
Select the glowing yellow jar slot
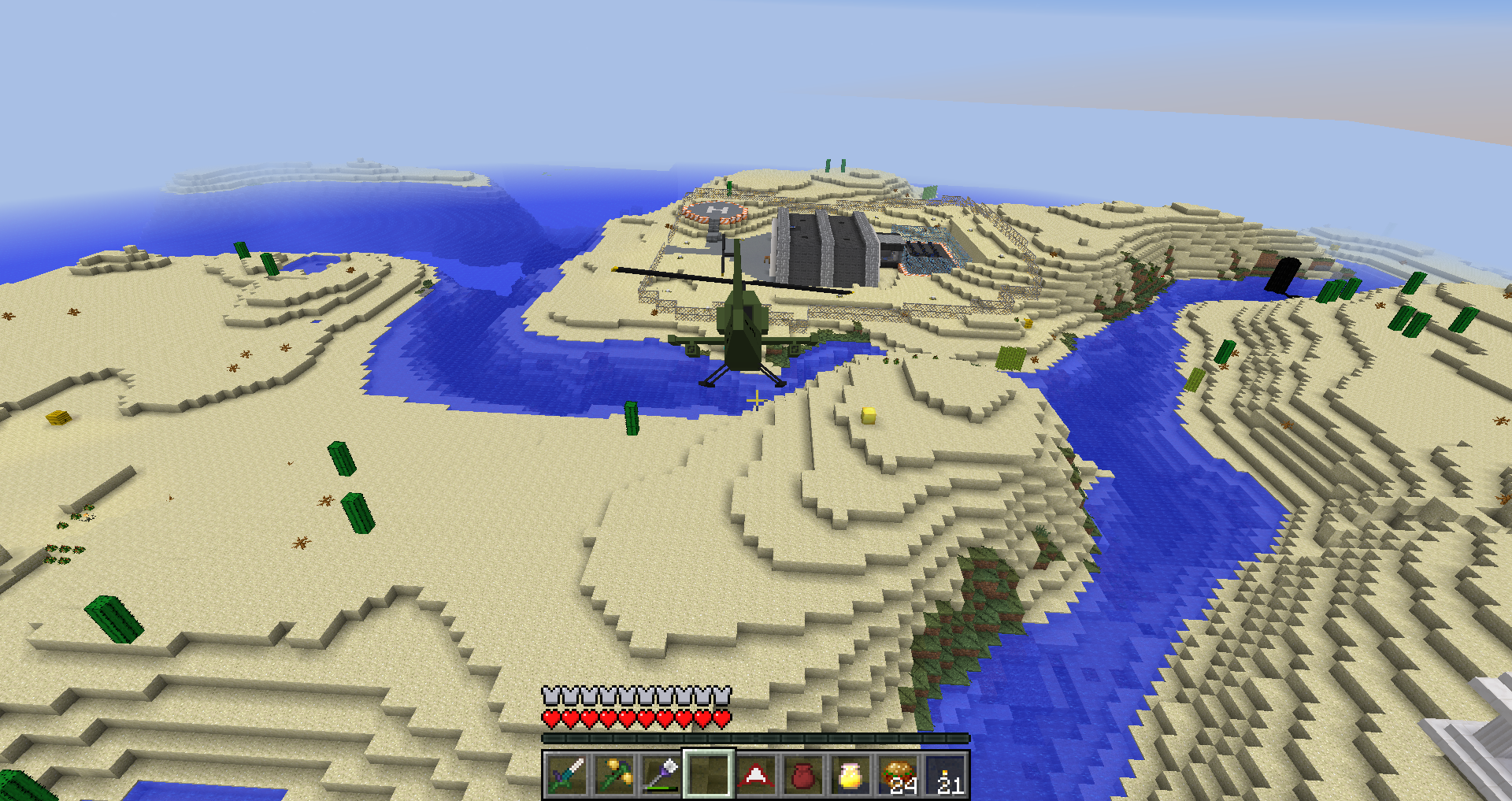[850, 775]
